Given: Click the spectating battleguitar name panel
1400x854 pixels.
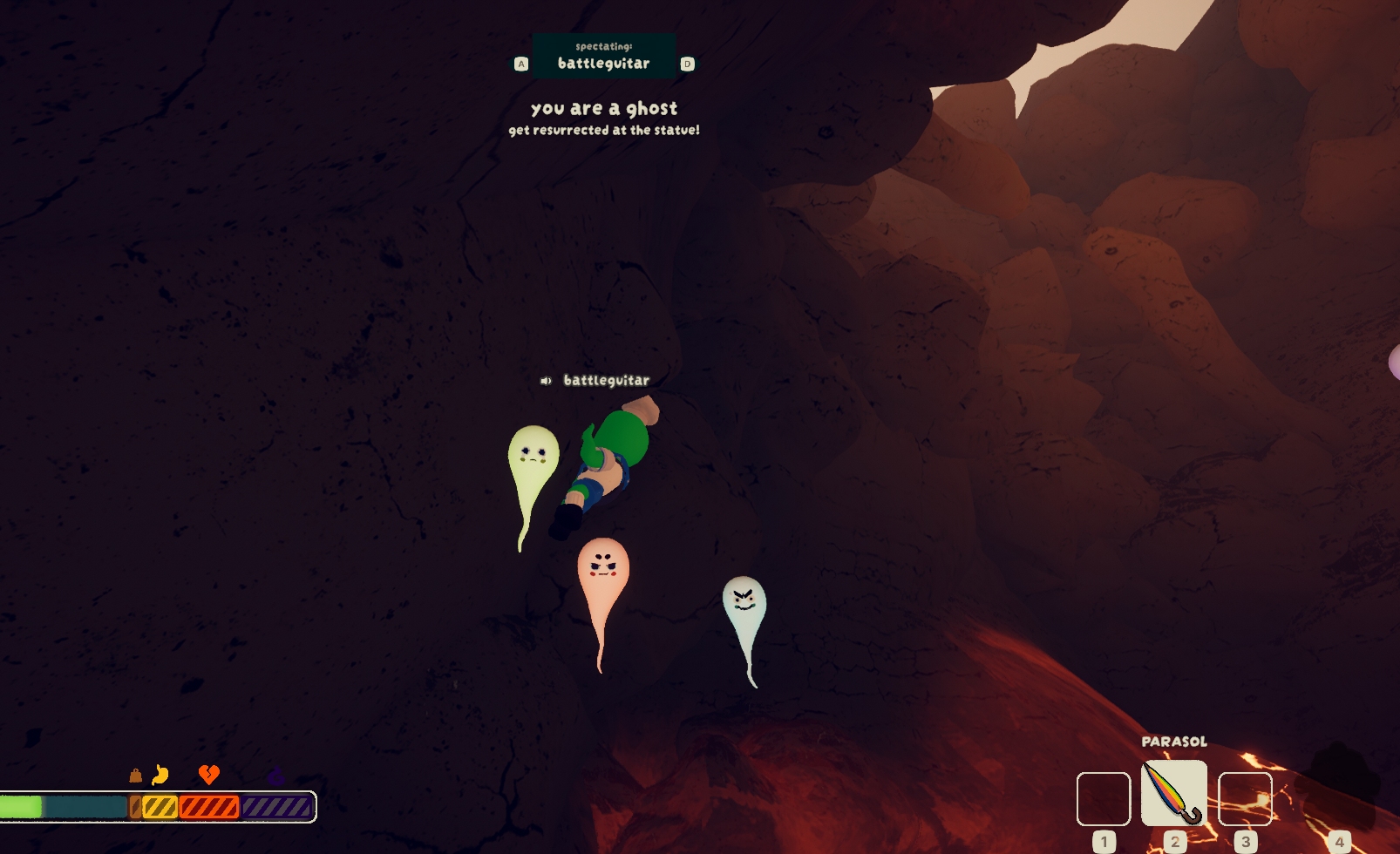Looking at the screenshot, I should [604, 56].
